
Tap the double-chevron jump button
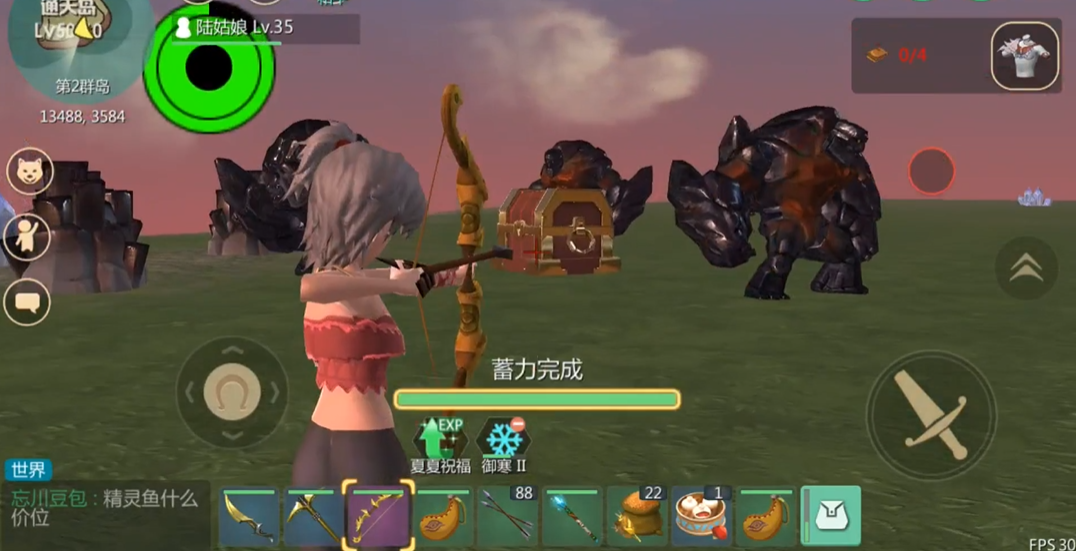(x=1026, y=268)
